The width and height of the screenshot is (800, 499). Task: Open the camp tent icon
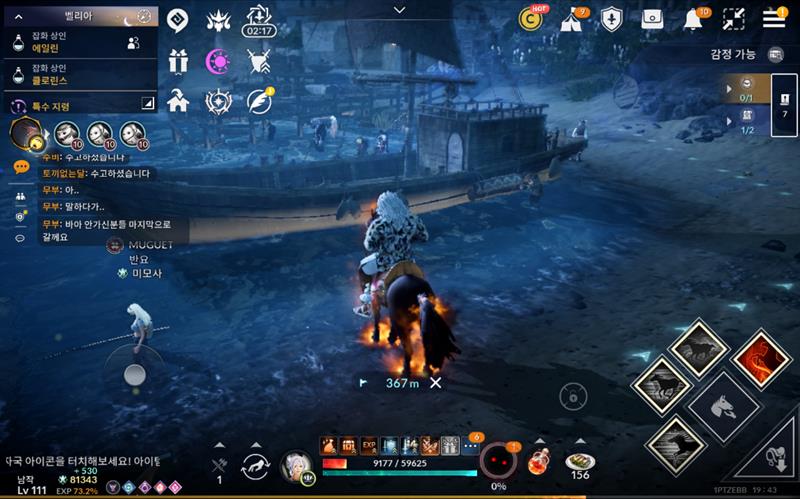click(572, 19)
